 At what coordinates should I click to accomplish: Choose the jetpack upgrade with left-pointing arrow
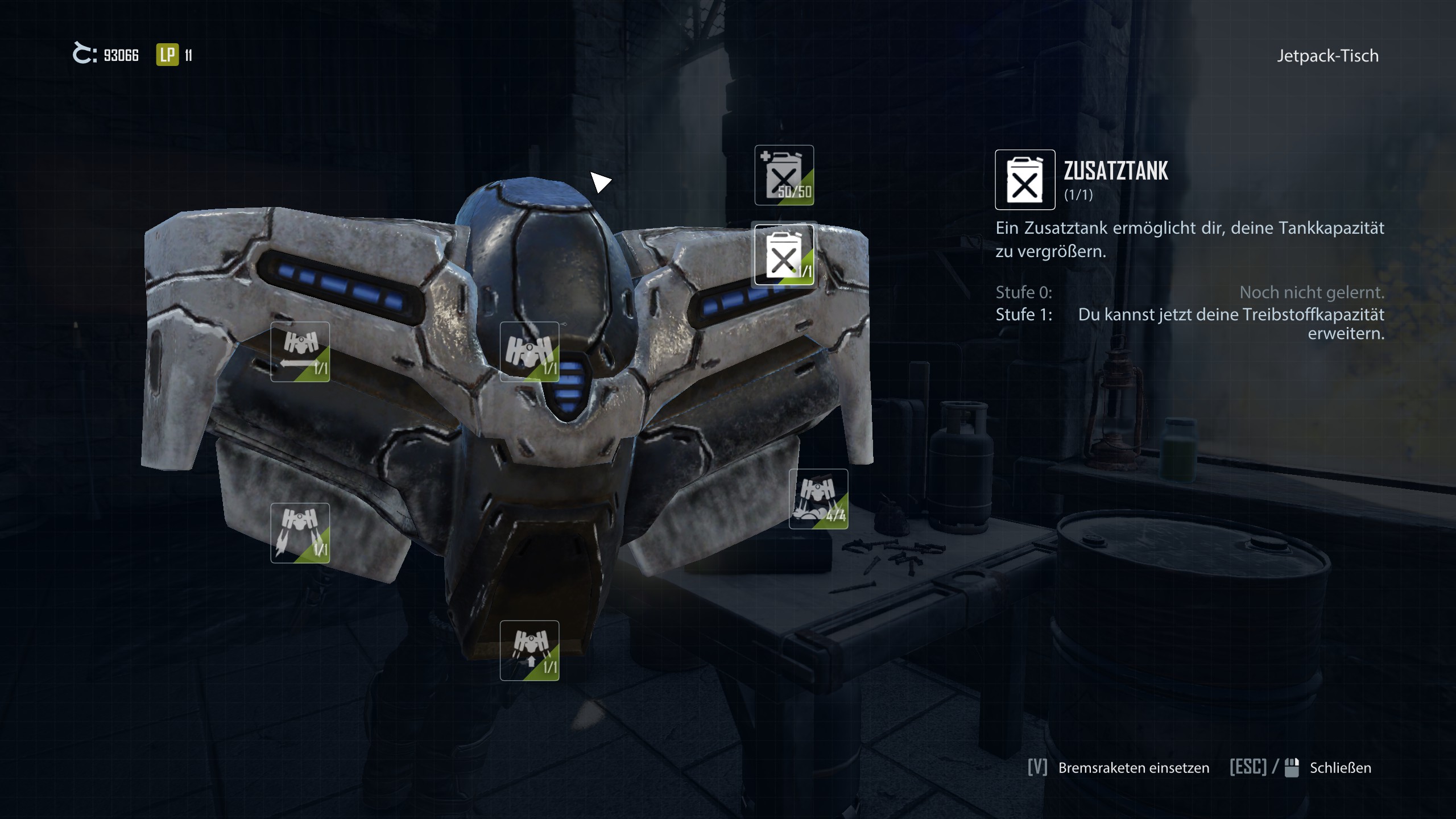click(x=300, y=351)
